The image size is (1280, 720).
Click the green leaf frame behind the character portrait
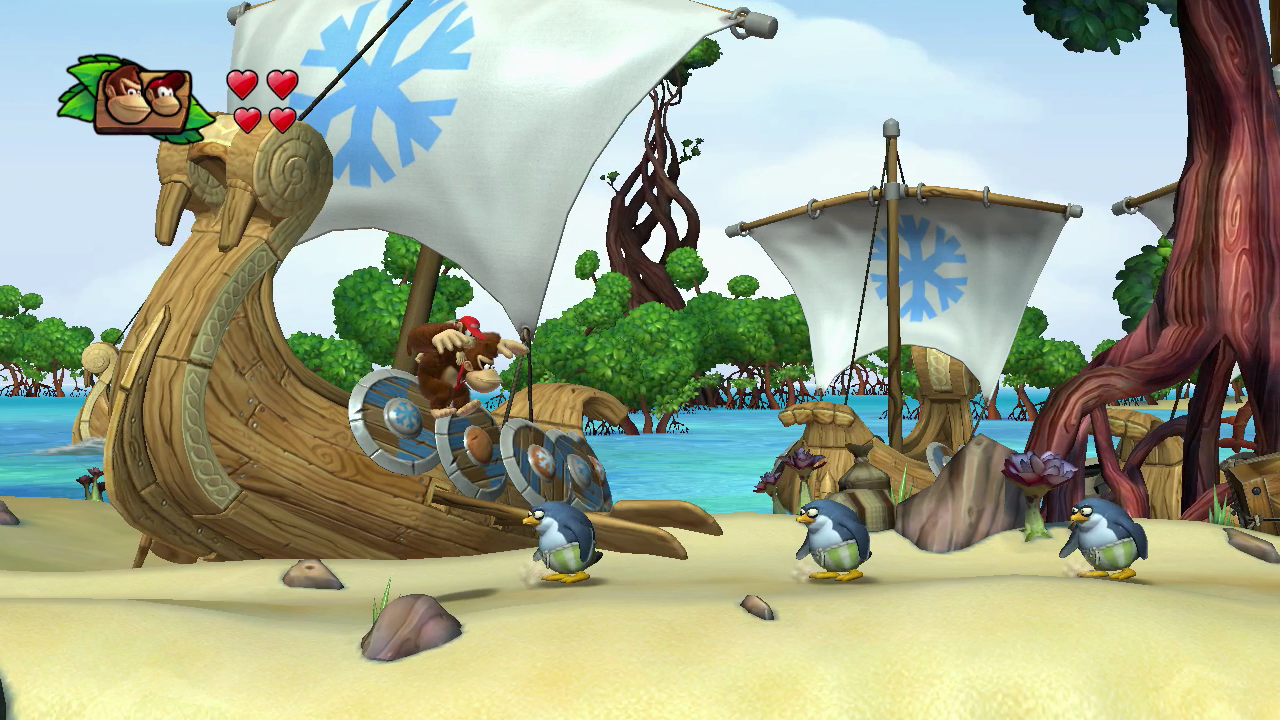pos(78,90)
